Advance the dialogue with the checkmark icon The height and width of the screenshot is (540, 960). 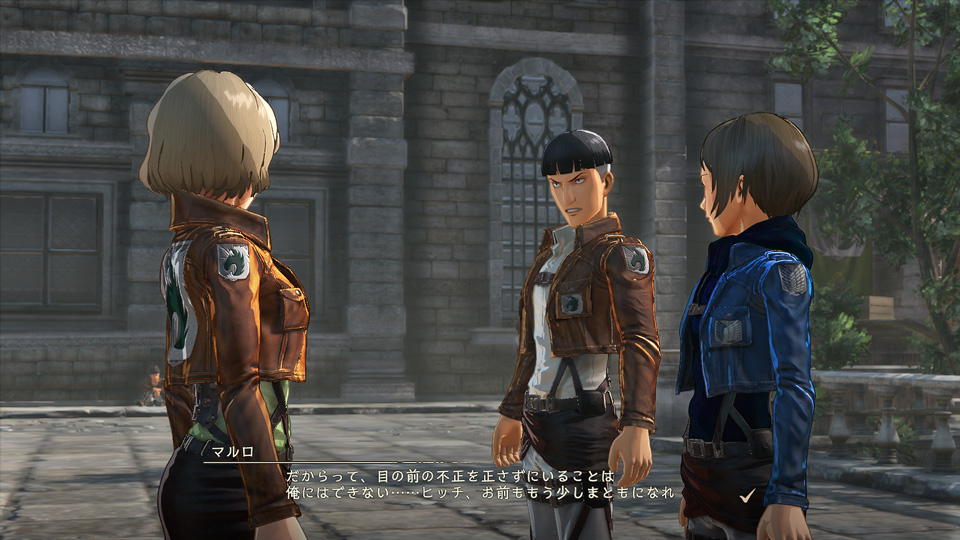click(x=746, y=494)
